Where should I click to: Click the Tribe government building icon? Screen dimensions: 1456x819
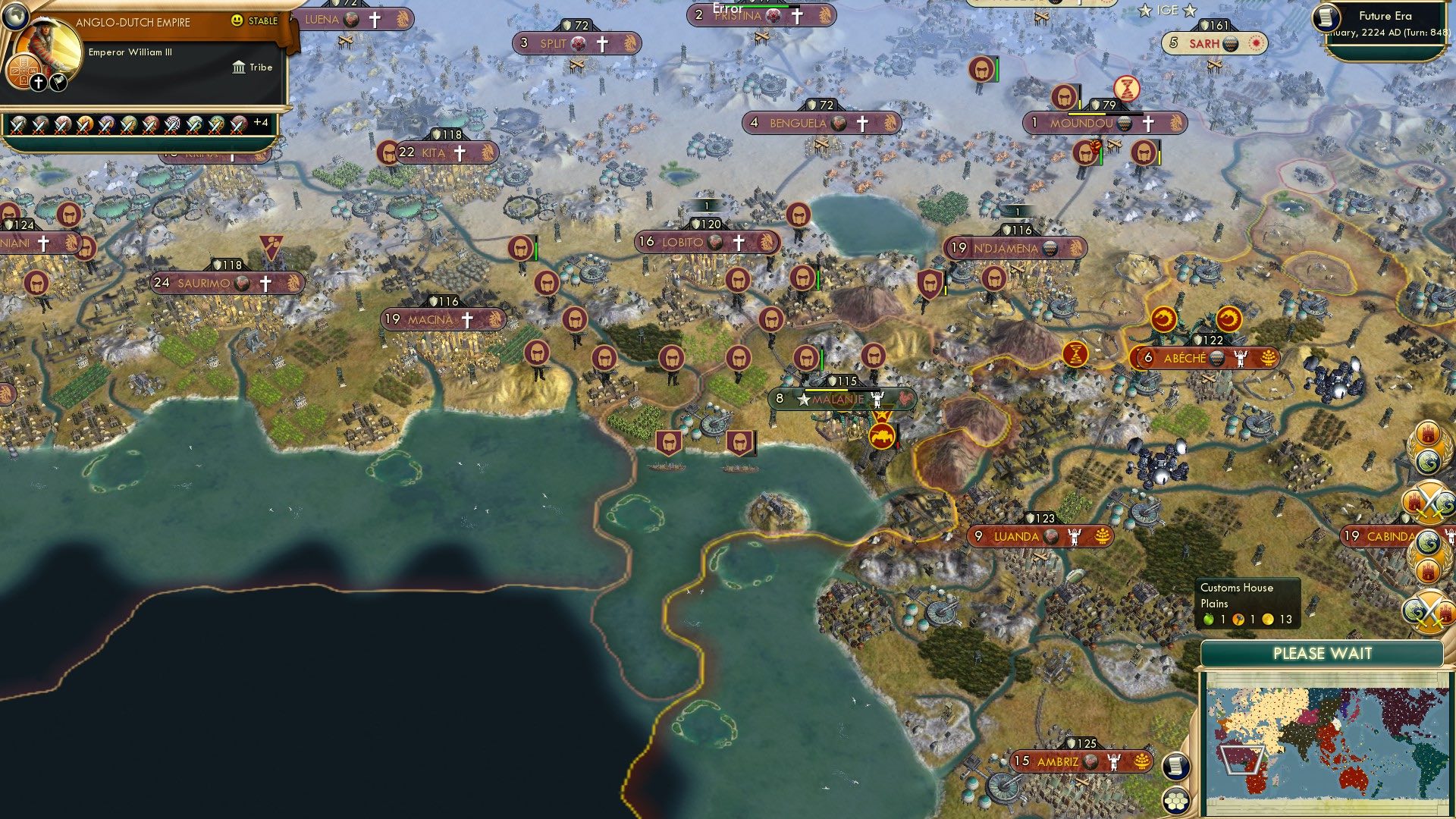click(x=238, y=67)
